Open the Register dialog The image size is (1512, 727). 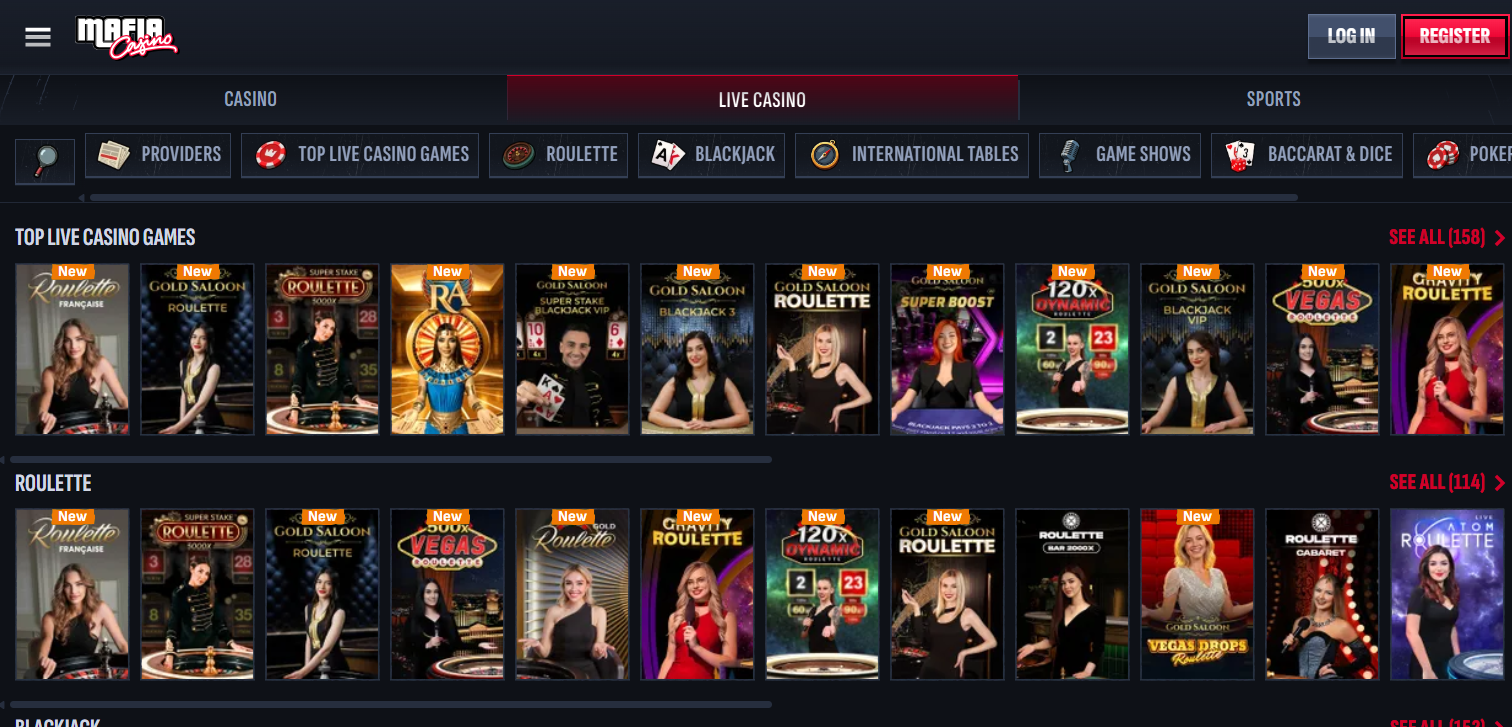click(x=1454, y=35)
